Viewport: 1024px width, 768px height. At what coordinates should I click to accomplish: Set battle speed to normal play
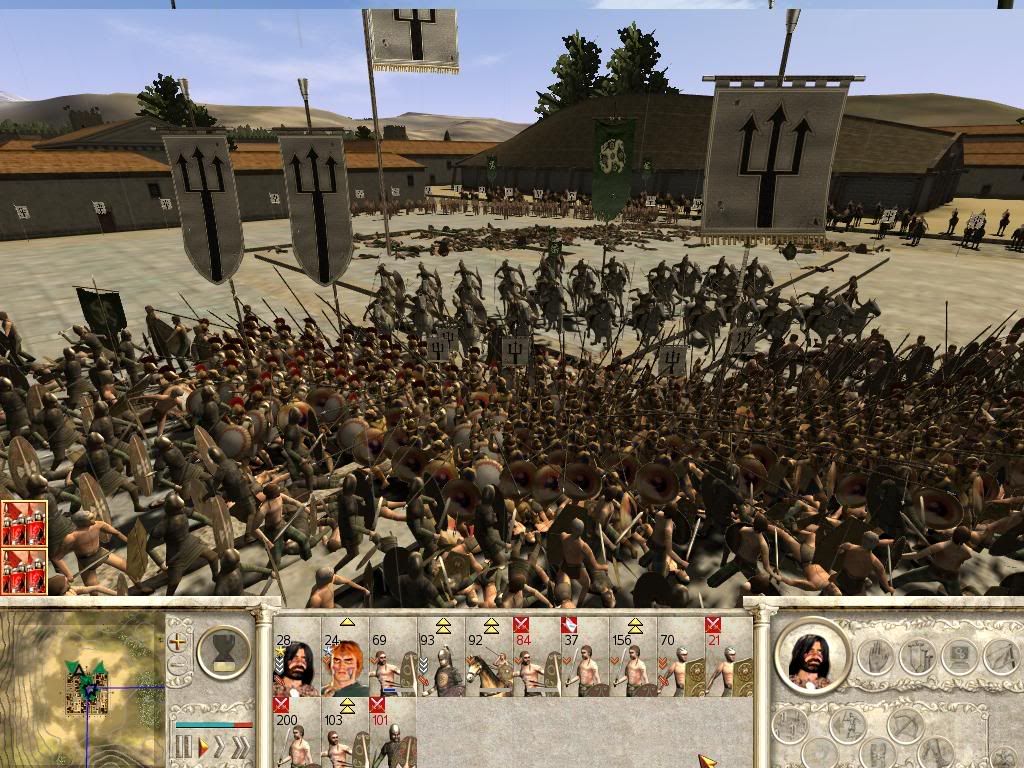coord(204,746)
